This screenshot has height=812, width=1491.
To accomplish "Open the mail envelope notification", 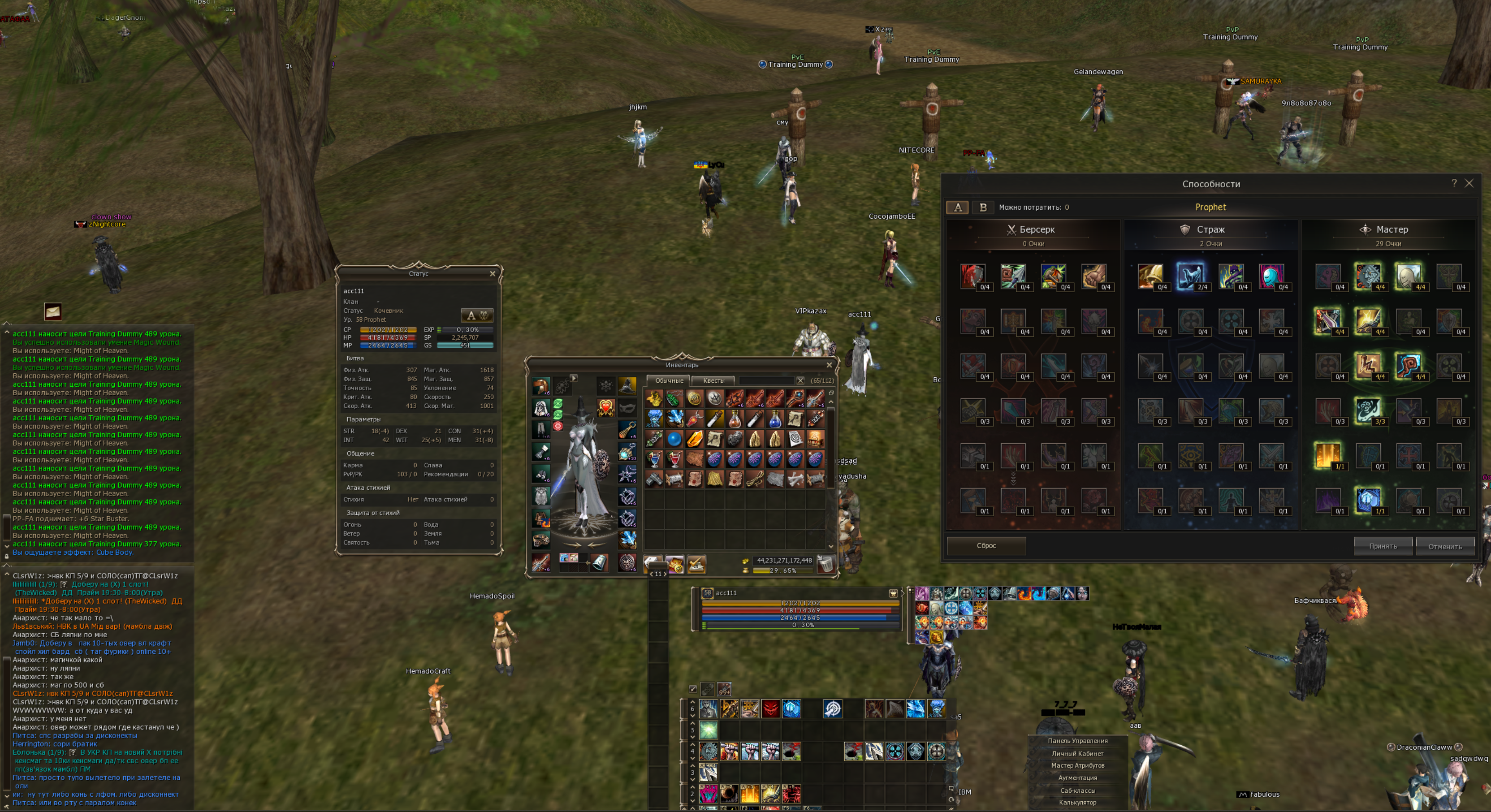I will (x=53, y=311).
